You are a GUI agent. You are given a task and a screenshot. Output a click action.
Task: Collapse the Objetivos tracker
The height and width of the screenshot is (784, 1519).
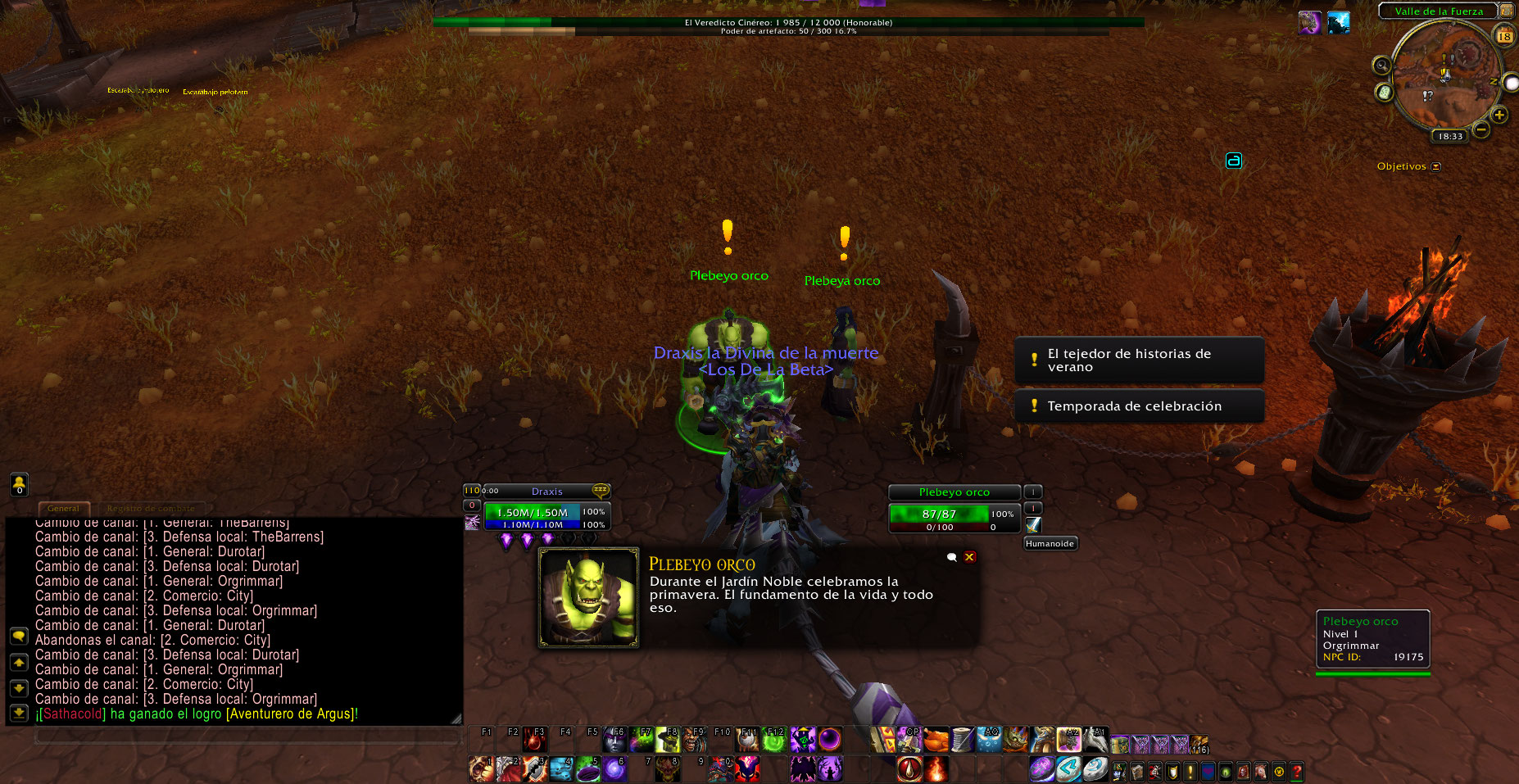pyautogui.click(x=1435, y=167)
